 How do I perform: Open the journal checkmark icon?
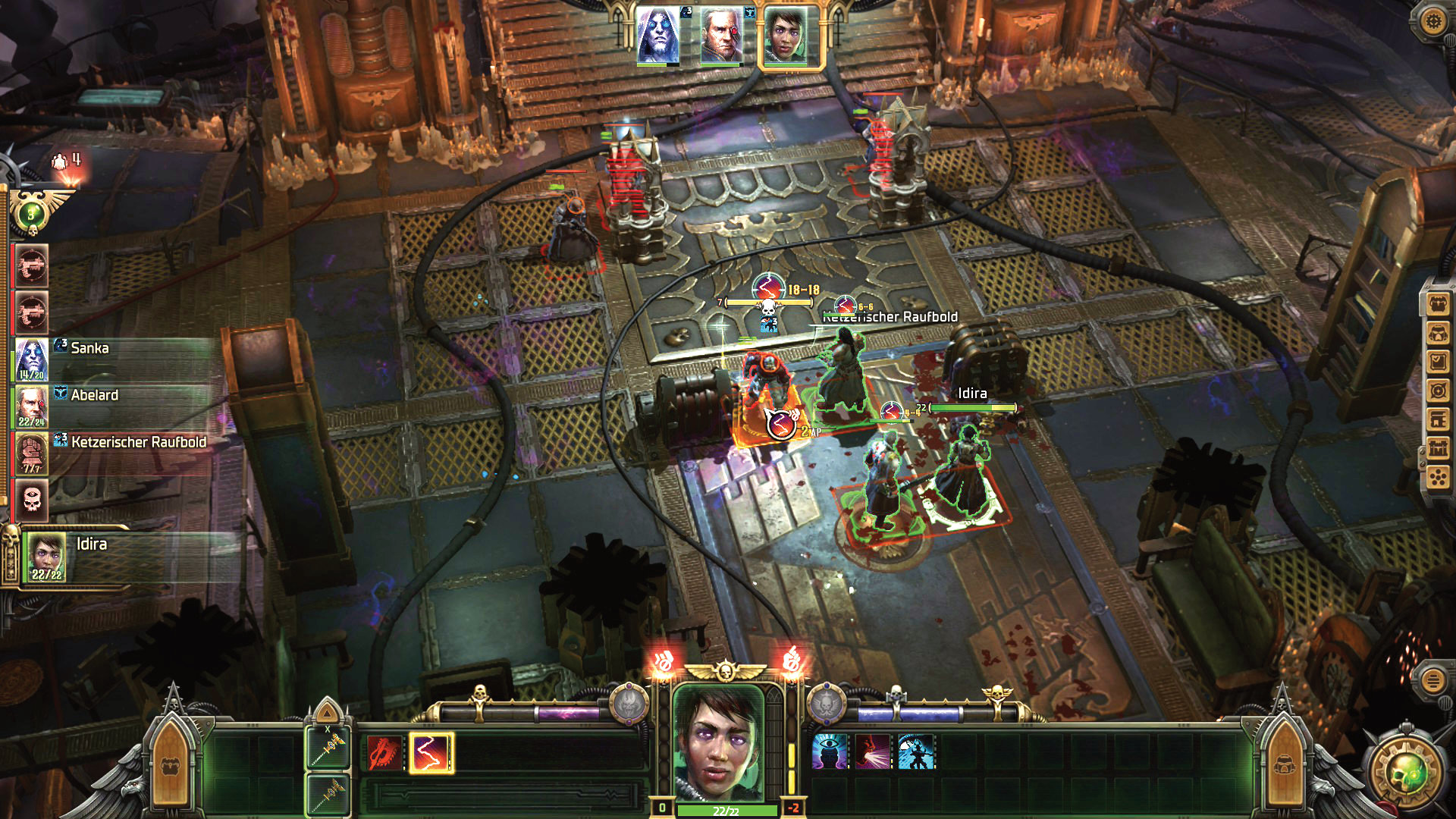(x=1438, y=362)
